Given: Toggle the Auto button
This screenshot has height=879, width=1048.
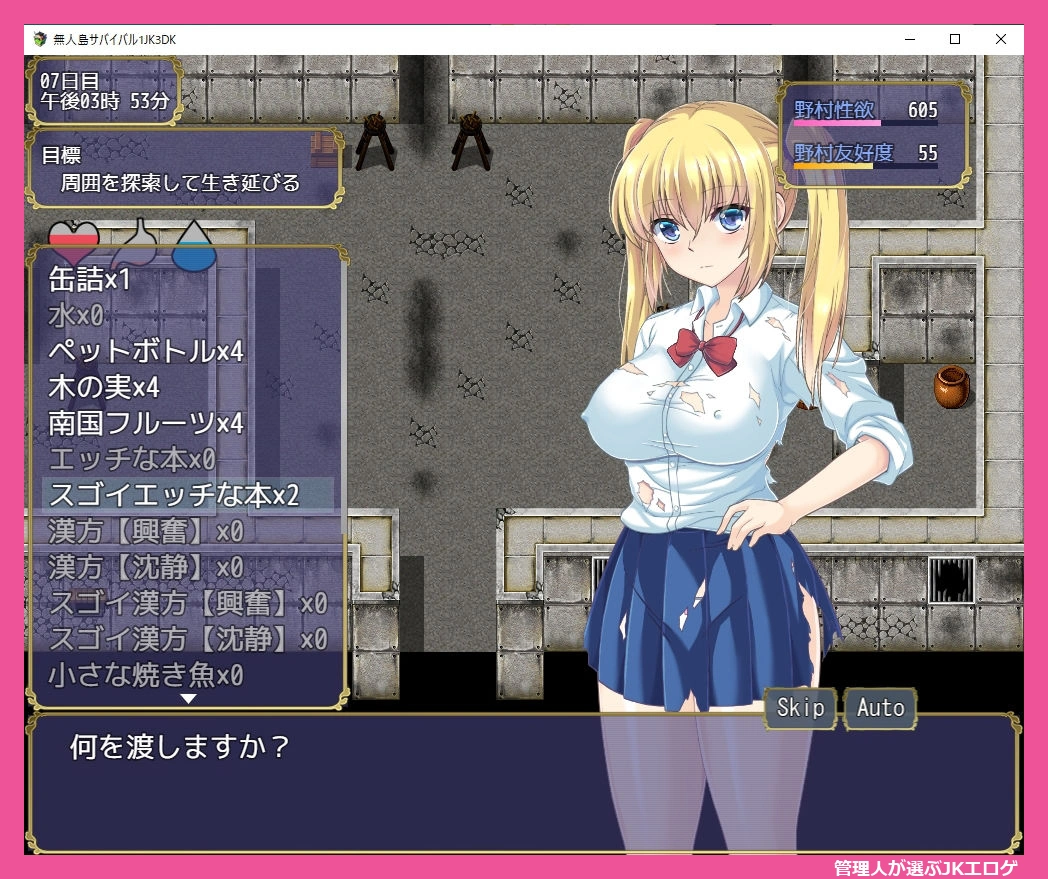Looking at the screenshot, I should 880,708.
